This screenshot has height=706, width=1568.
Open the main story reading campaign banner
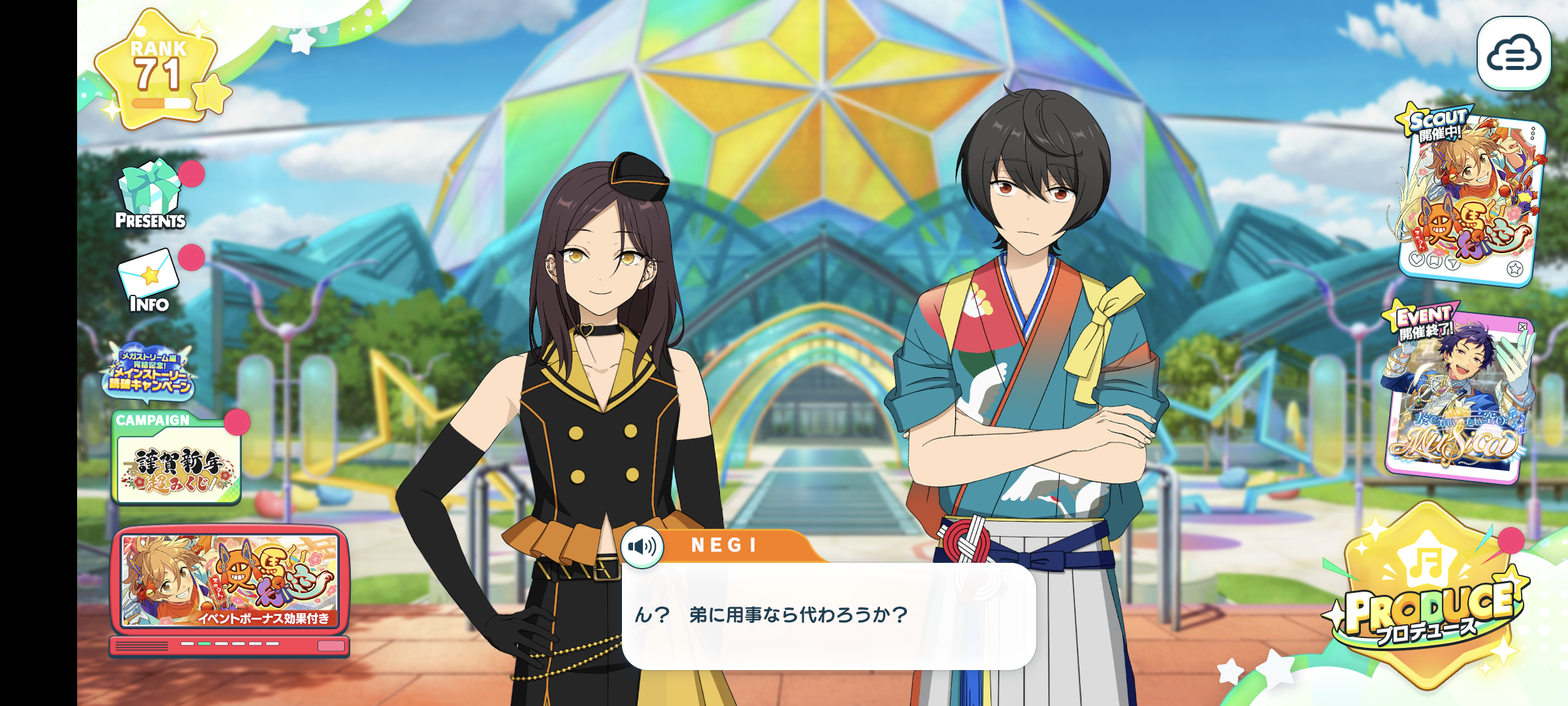(x=150, y=371)
